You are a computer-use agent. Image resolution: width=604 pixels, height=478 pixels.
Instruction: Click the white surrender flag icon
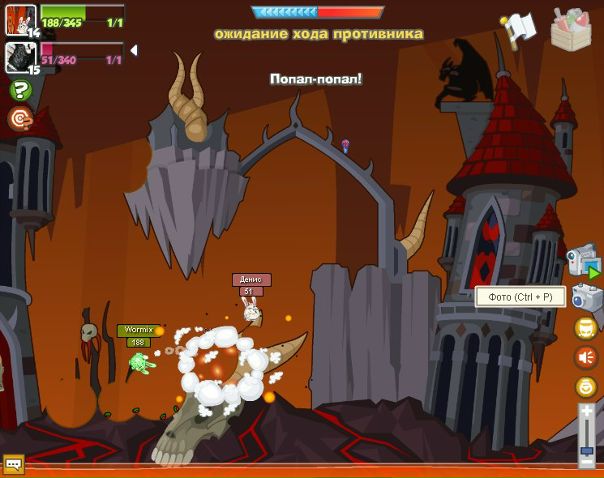click(x=519, y=29)
